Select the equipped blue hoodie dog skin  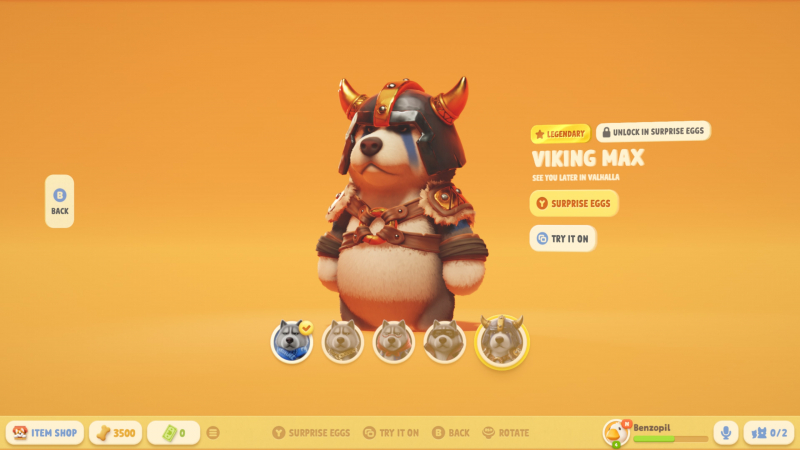(292, 342)
